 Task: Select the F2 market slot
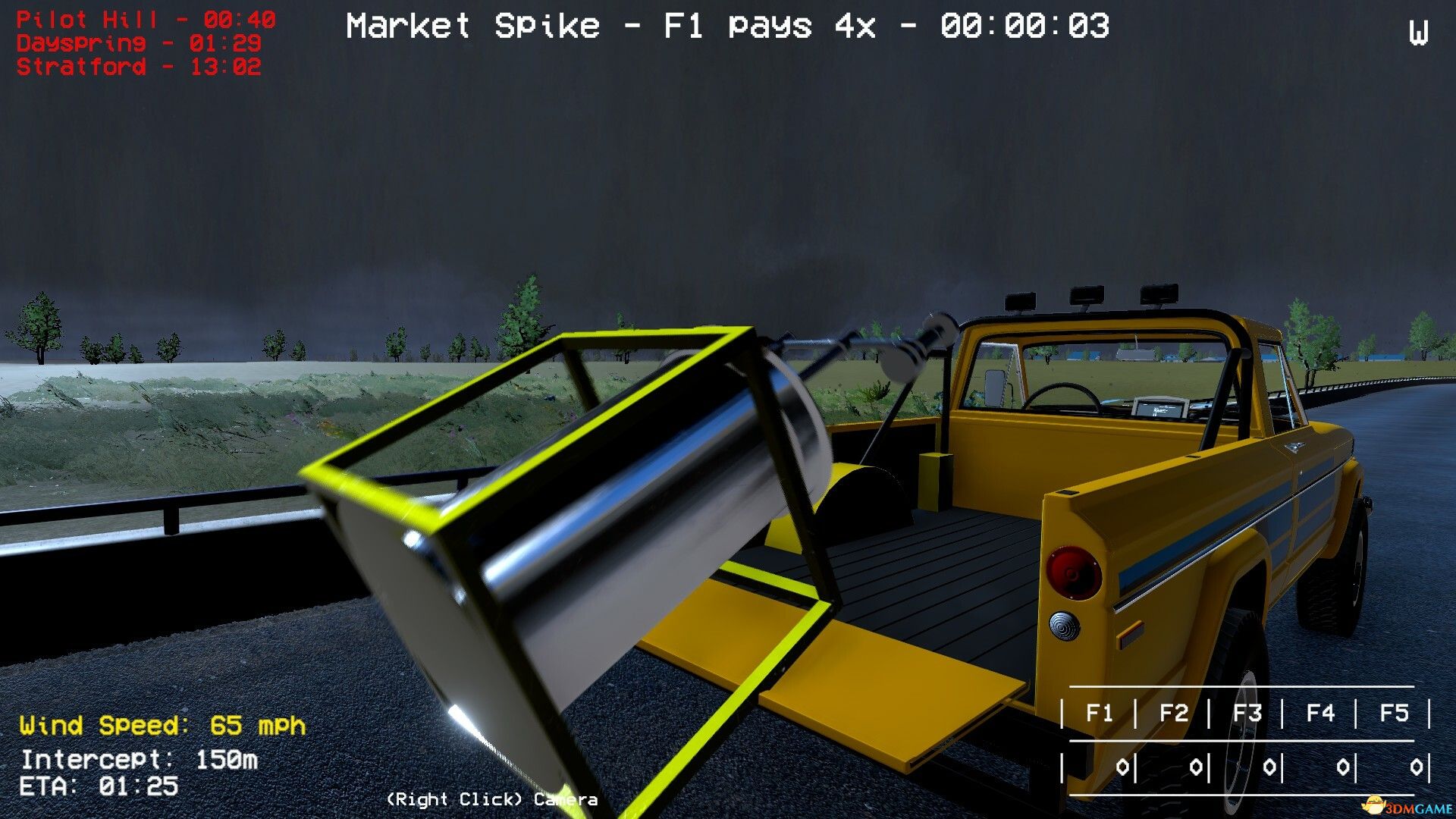pyautogui.click(x=1172, y=711)
